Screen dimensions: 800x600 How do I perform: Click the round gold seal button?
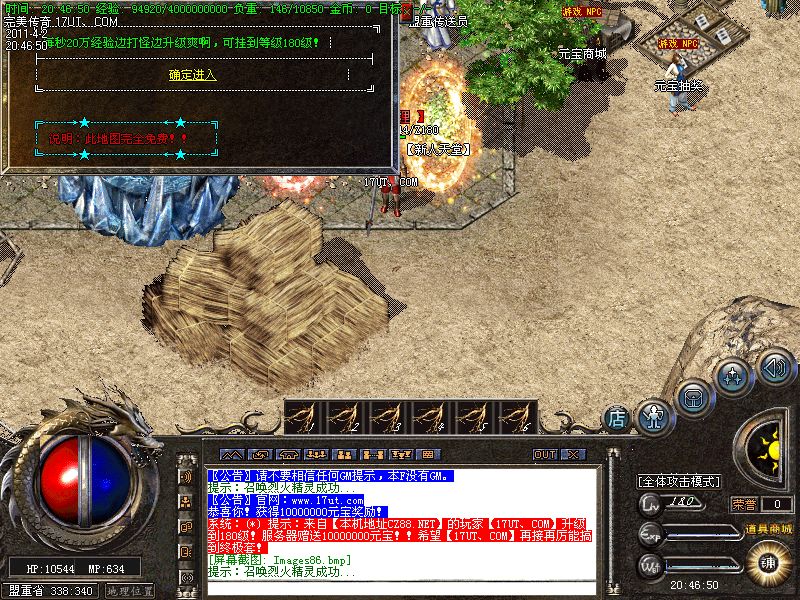pos(769,562)
